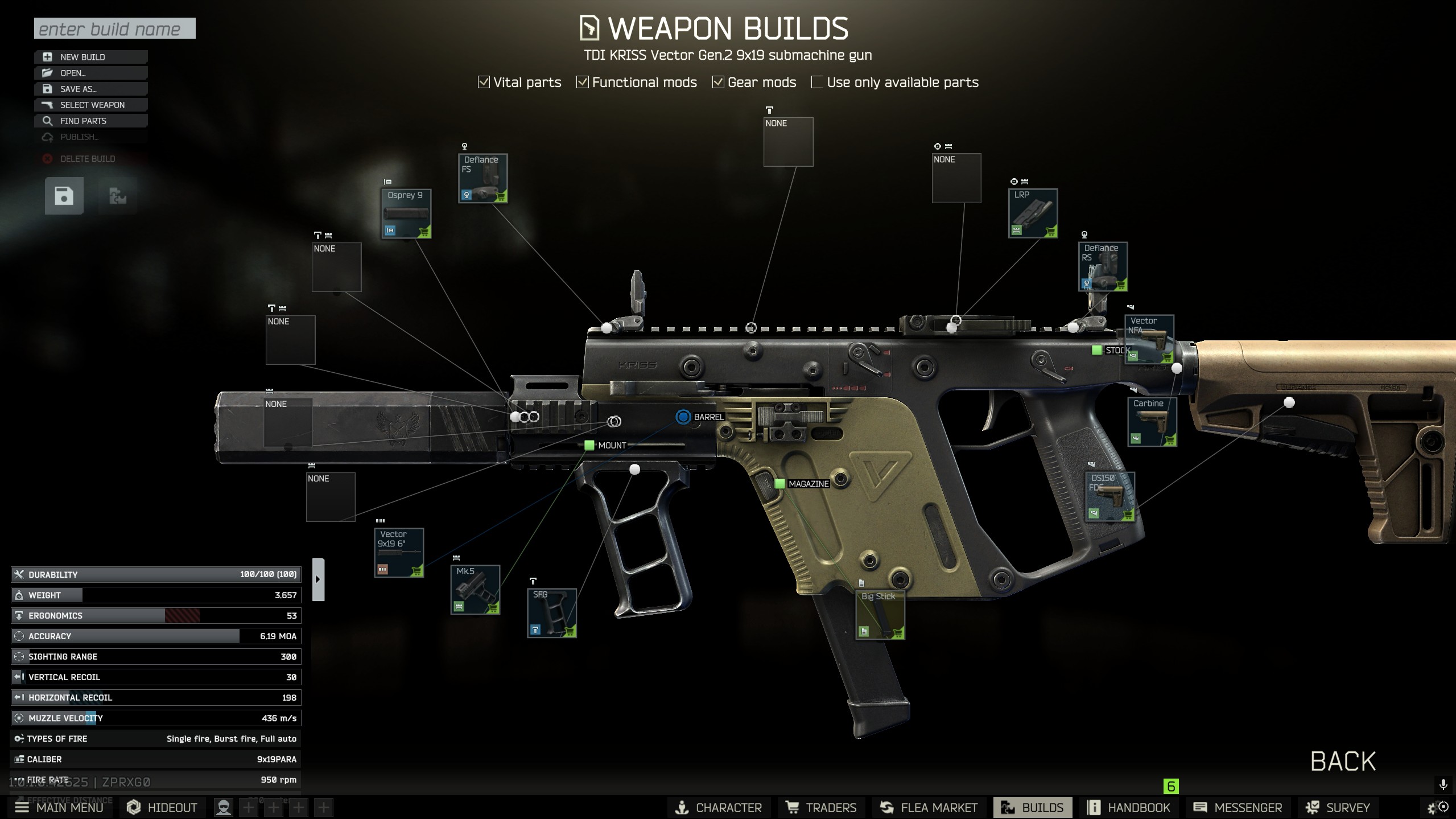The height and width of the screenshot is (819, 1456).
Task: Uncheck the Gear mods checkbox
Action: coord(718,83)
